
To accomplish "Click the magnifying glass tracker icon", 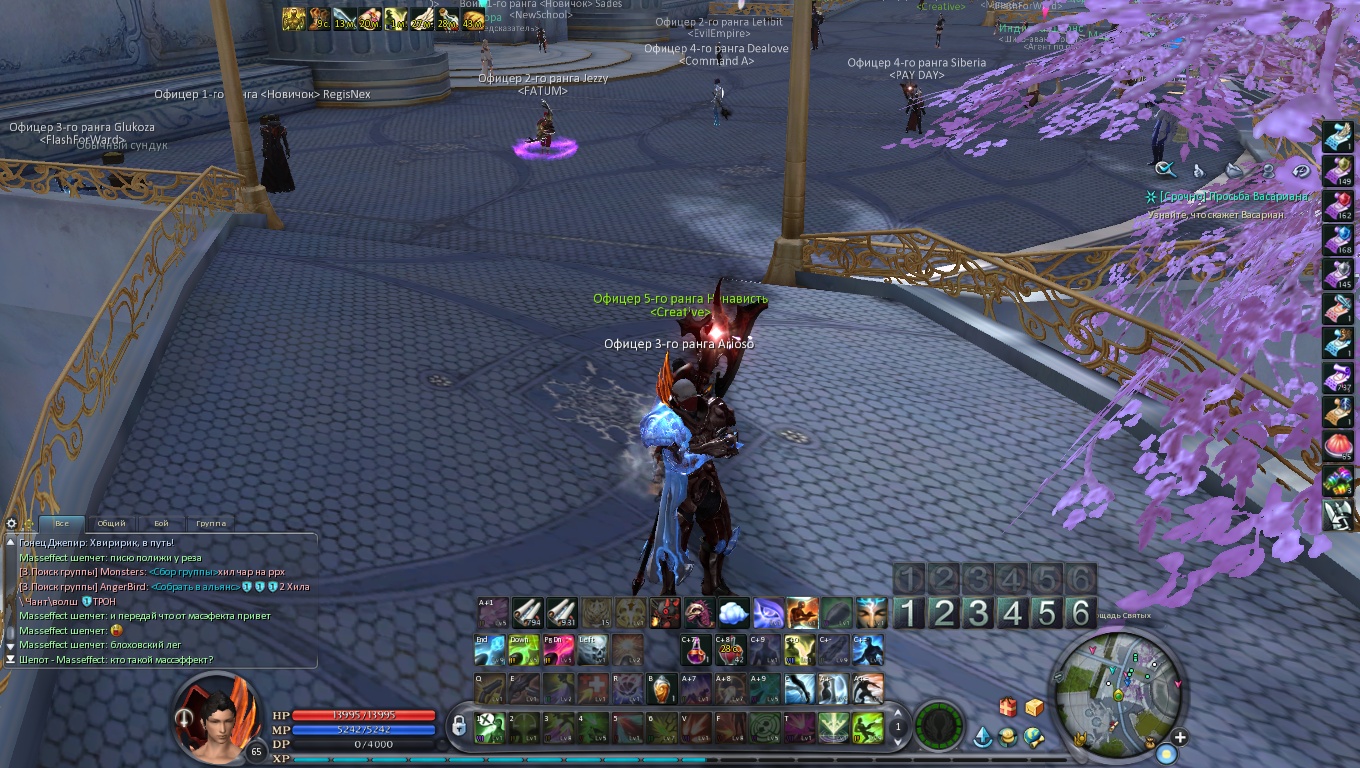I will tap(1164, 170).
